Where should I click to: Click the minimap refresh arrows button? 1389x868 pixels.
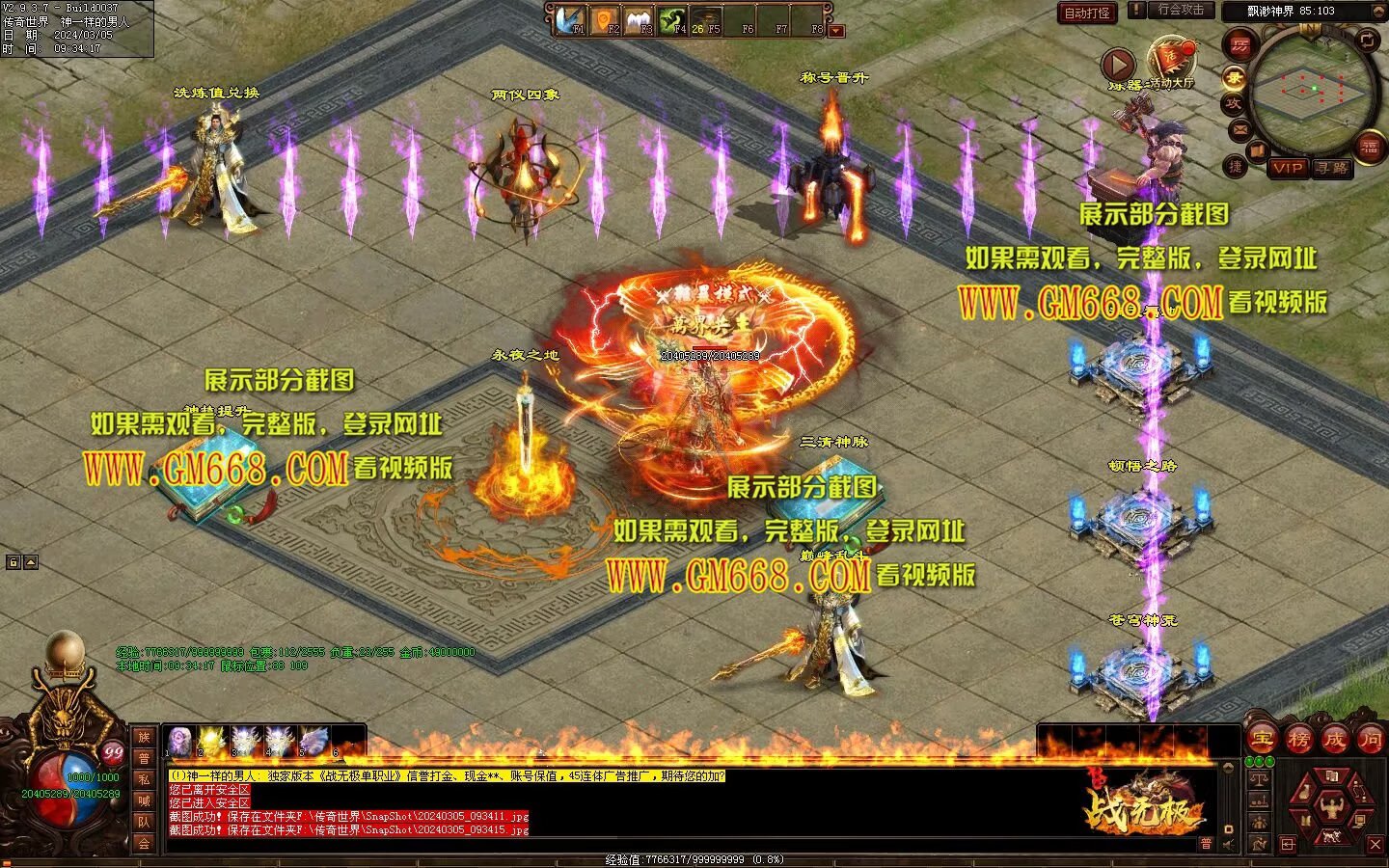pos(1367,39)
